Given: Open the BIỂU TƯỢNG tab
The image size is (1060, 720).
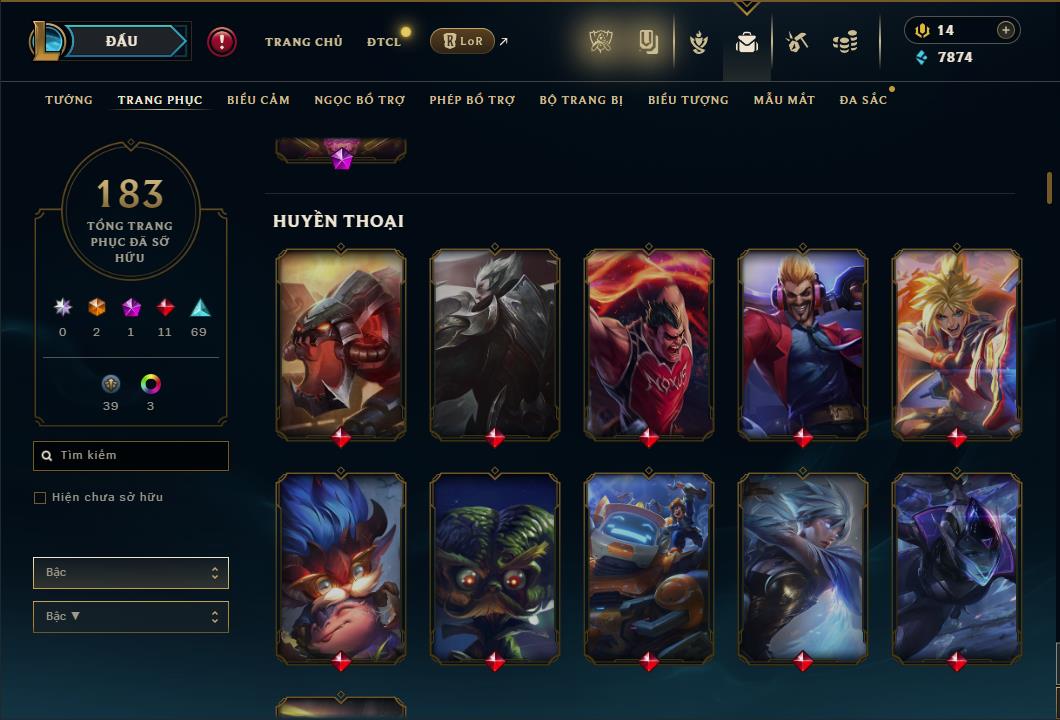Looking at the screenshot, I should tap(688, 100).
